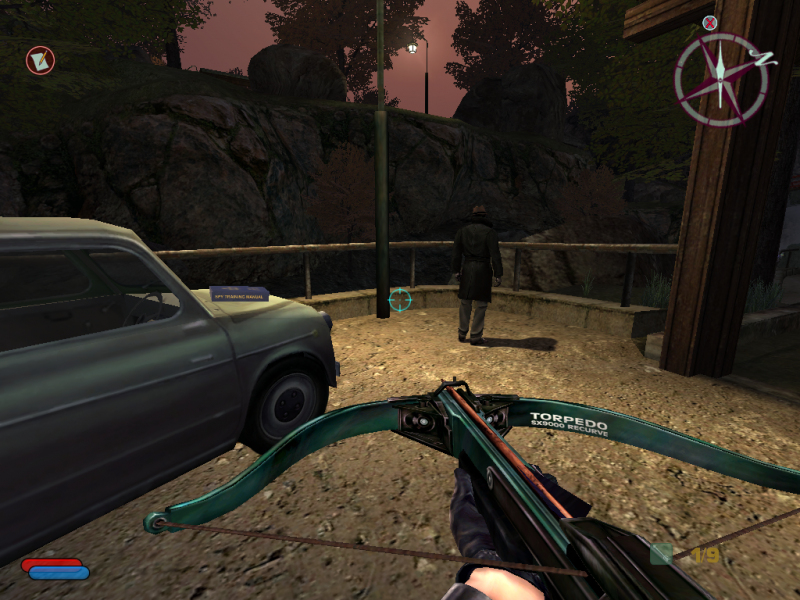Click the compass rose
Image resolution: width=800 pixels, height=600 pixels.
(721, 79)
